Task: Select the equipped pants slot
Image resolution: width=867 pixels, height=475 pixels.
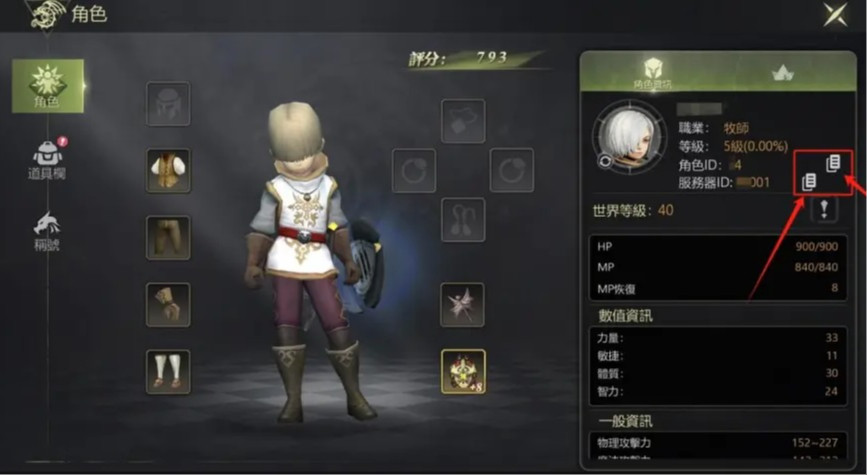Action: point(168,237)
